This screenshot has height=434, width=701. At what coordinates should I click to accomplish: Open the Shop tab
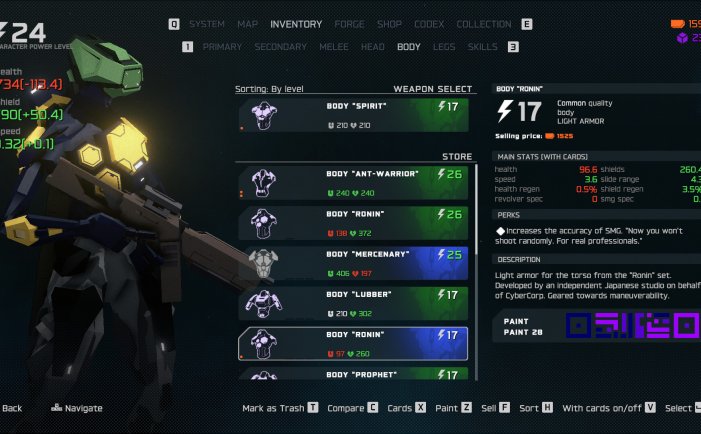click(x=389, y=24)
